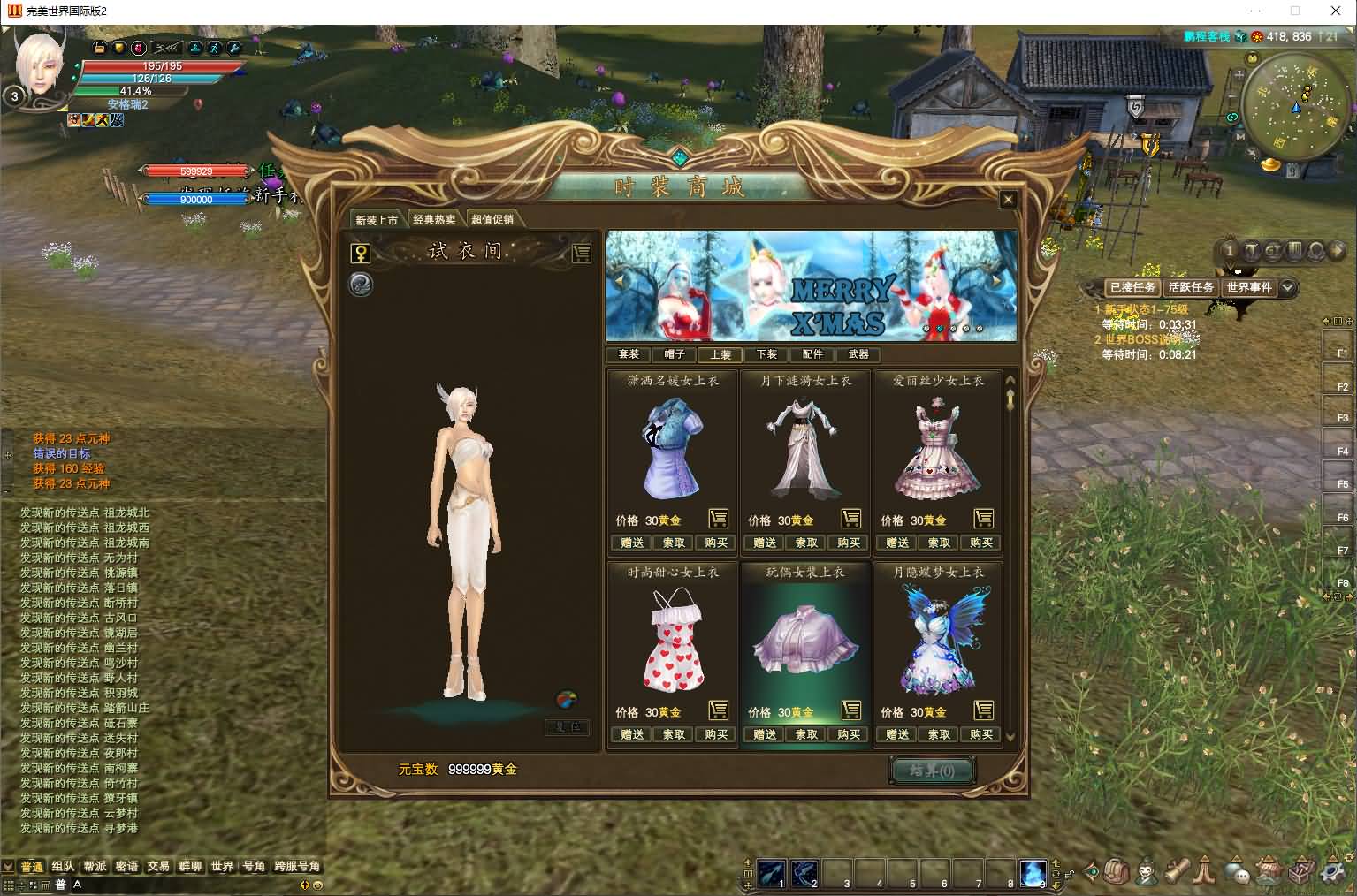Close the 时装商城 shop window
Viewport: 1357px width, 896px height.
pyautogui.click(x=1008, y=200)
